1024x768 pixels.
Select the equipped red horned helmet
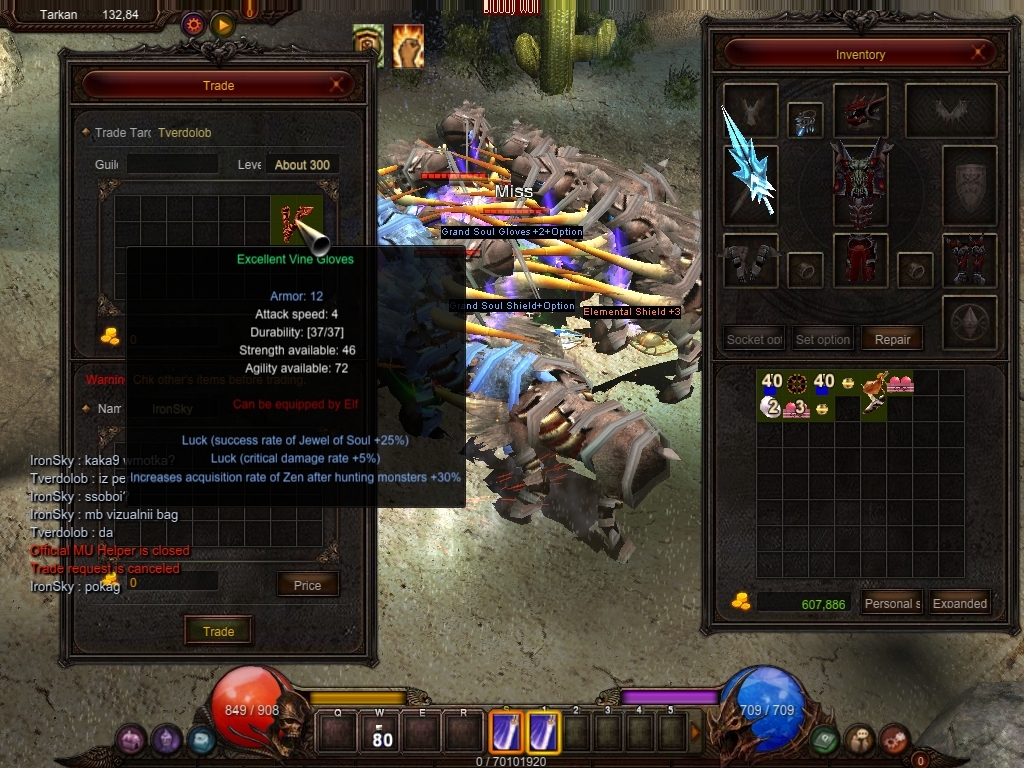coord(860,110)
